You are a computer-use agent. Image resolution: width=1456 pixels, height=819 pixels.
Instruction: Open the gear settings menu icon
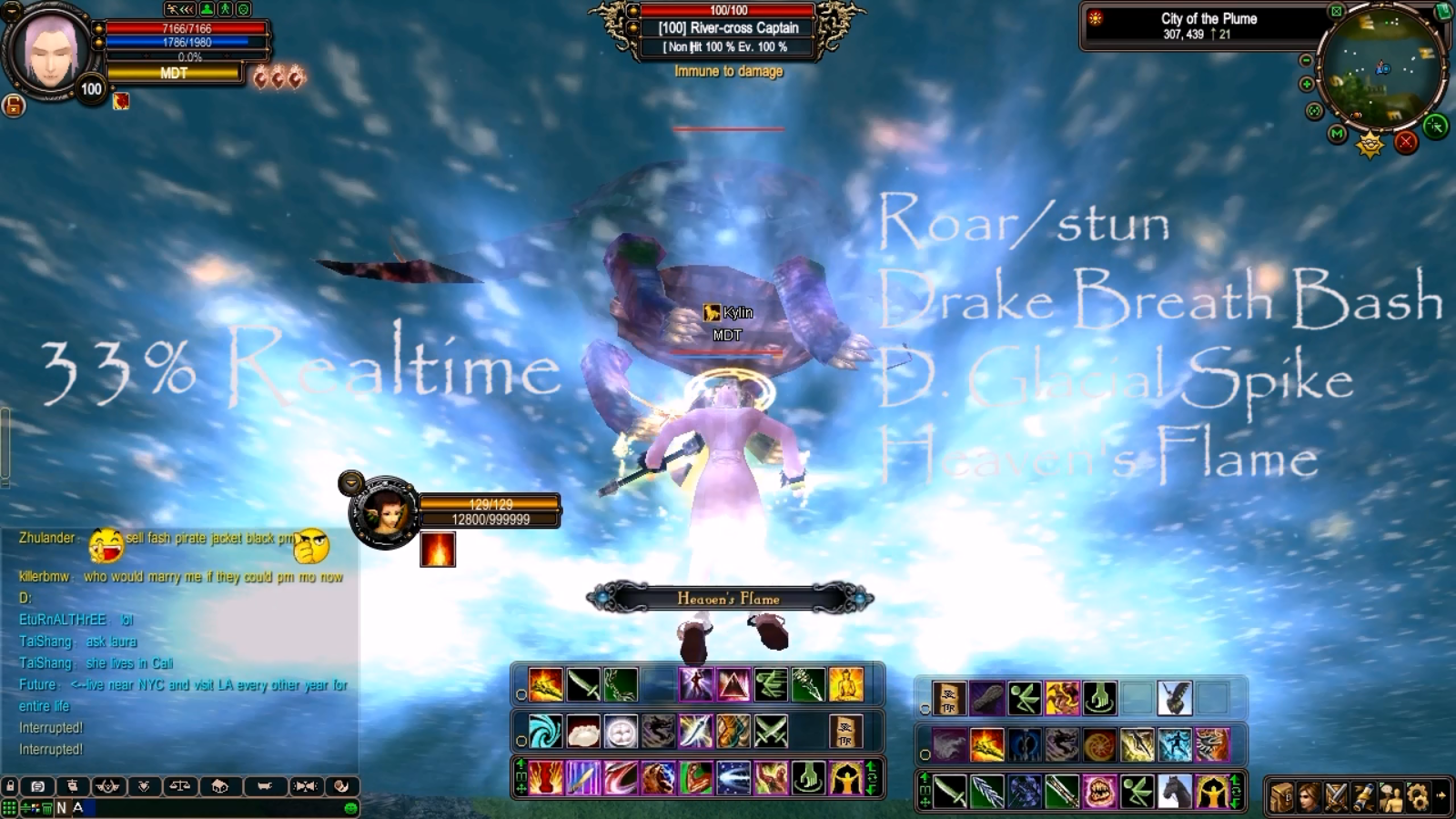point(1417,797)
